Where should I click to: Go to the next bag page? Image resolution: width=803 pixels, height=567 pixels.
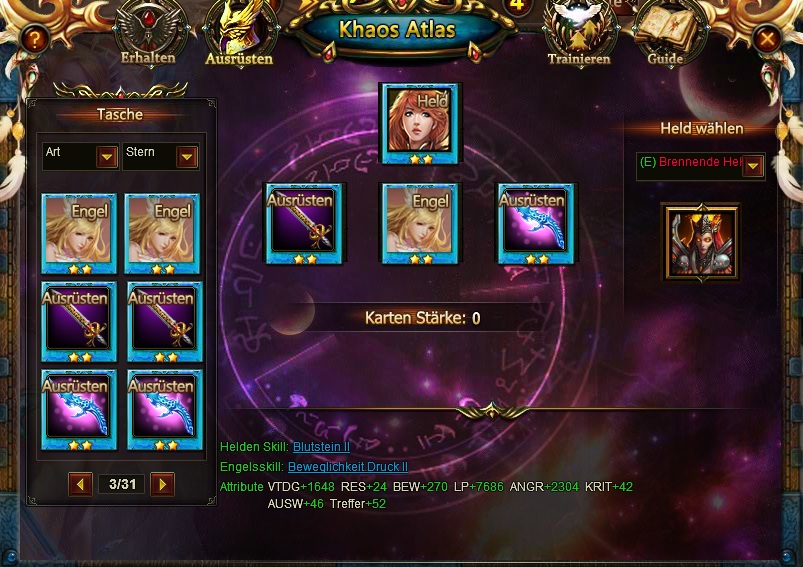[x=162, y=484]
